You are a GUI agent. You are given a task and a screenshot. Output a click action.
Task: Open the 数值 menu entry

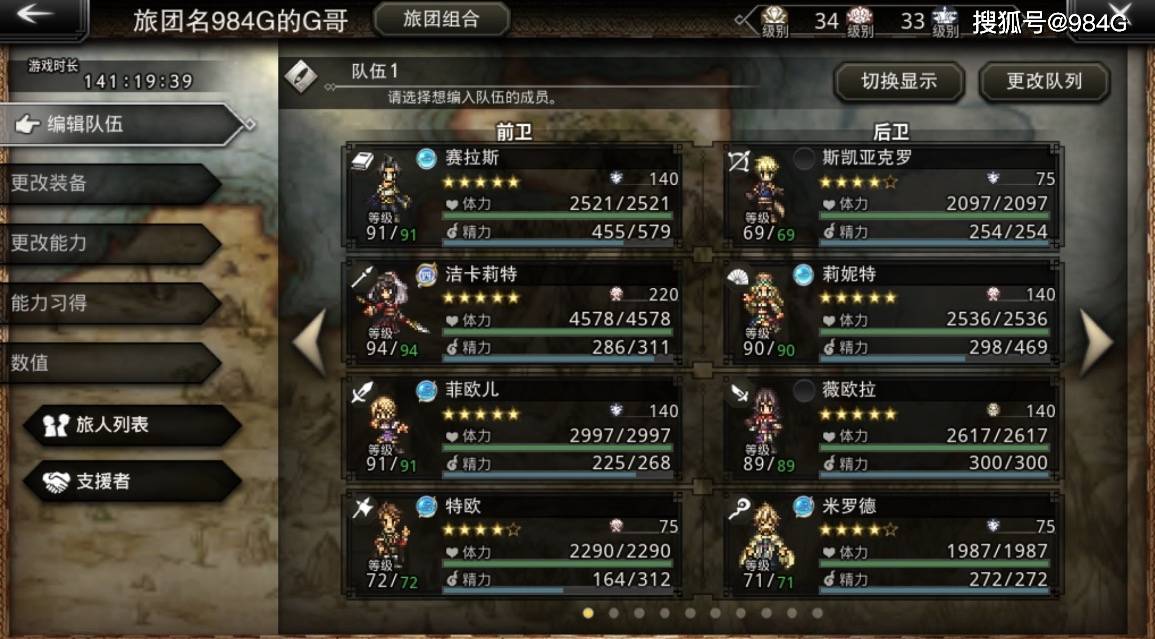click(x=105, y=362)
